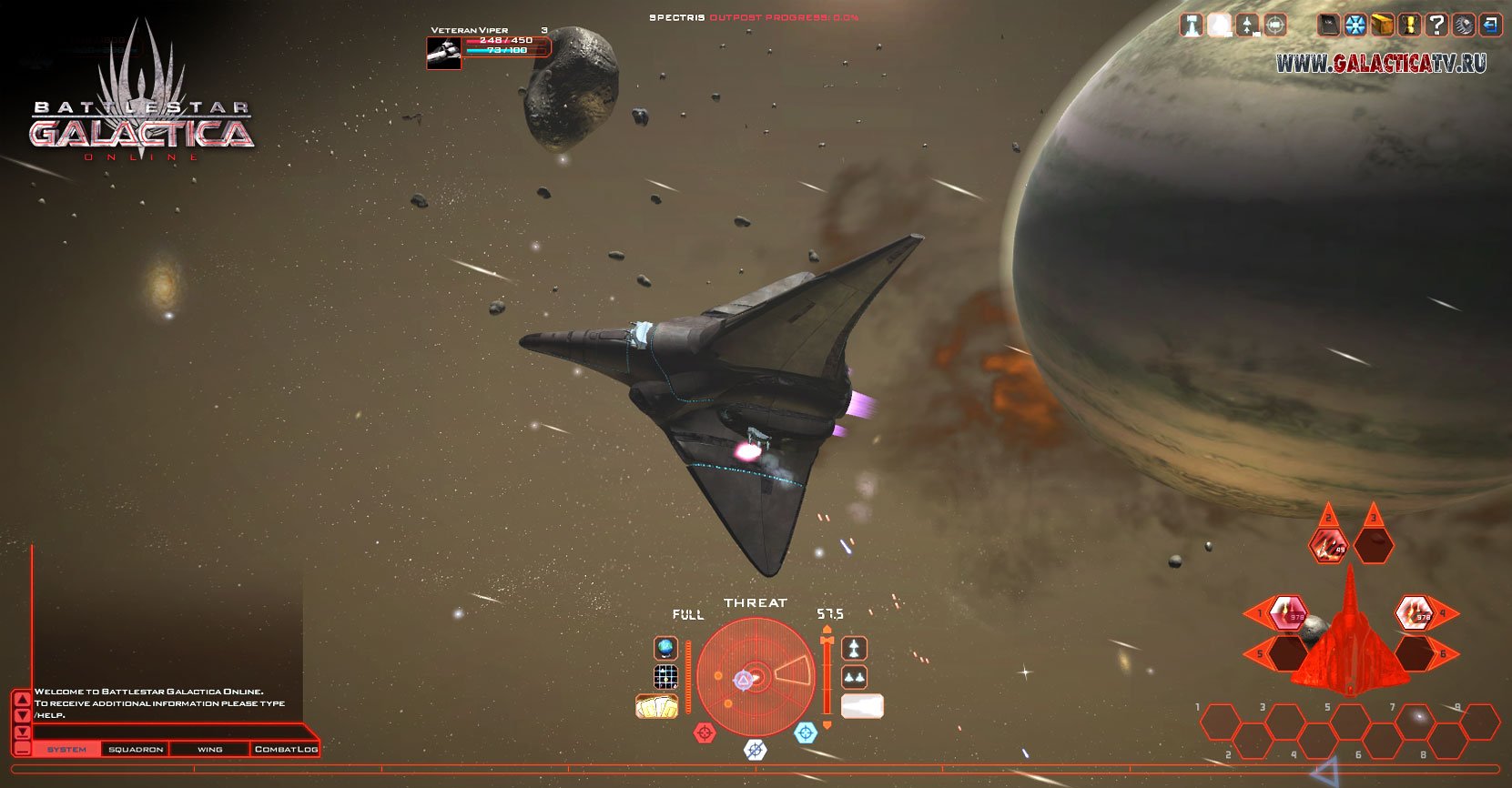Open the orange cargo crate icon
1512x788 pixels.
[1383, 25]
